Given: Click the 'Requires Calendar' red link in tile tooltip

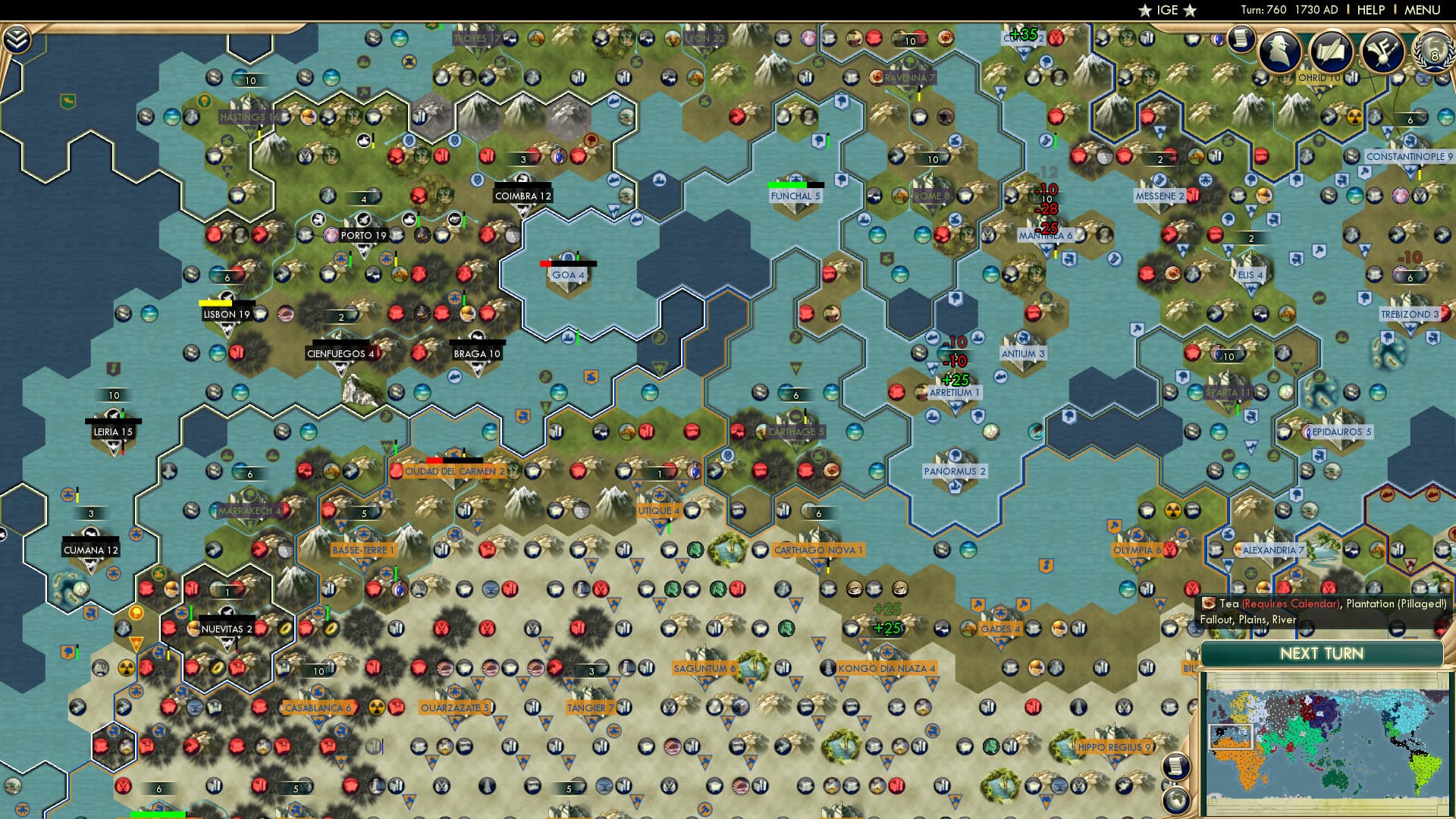Looking at the screenshot, I should click(1291, 604).
